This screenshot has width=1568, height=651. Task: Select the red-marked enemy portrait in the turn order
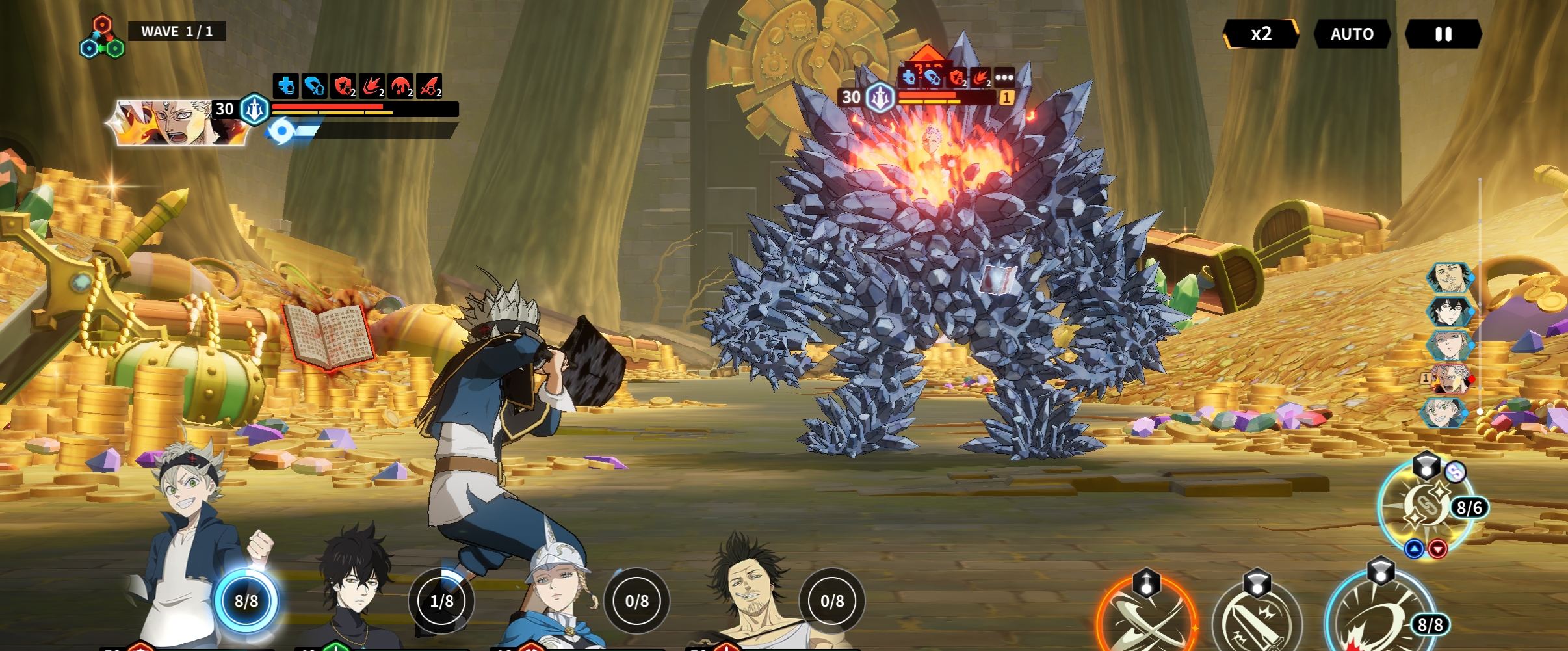tap(1450, 379)
